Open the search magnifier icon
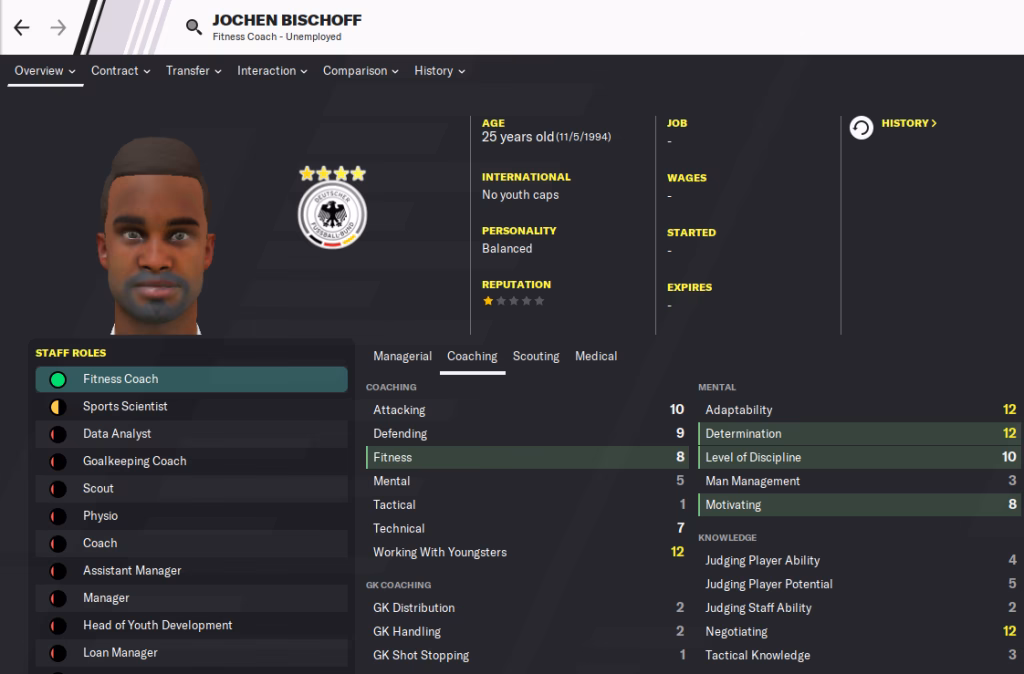 [x=194, y=28]
